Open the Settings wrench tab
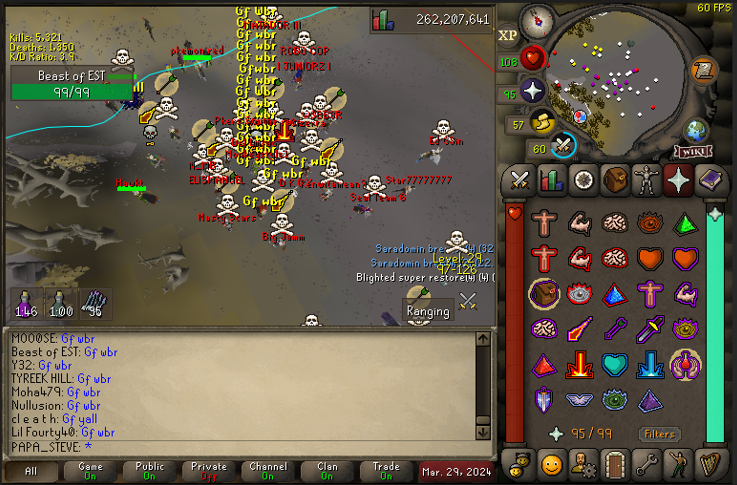This screenshot has height=485, width=737. (646, 464)
